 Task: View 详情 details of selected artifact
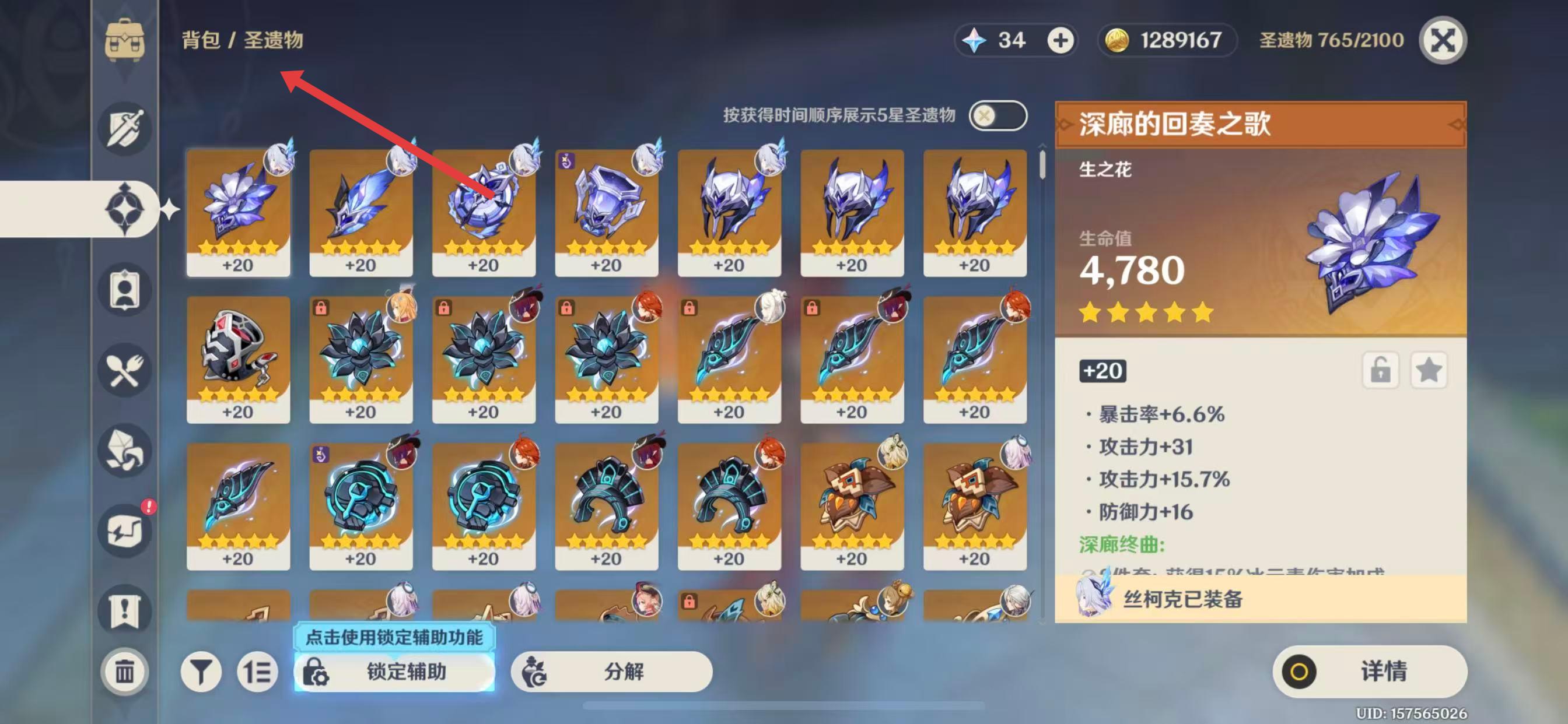1370,672
